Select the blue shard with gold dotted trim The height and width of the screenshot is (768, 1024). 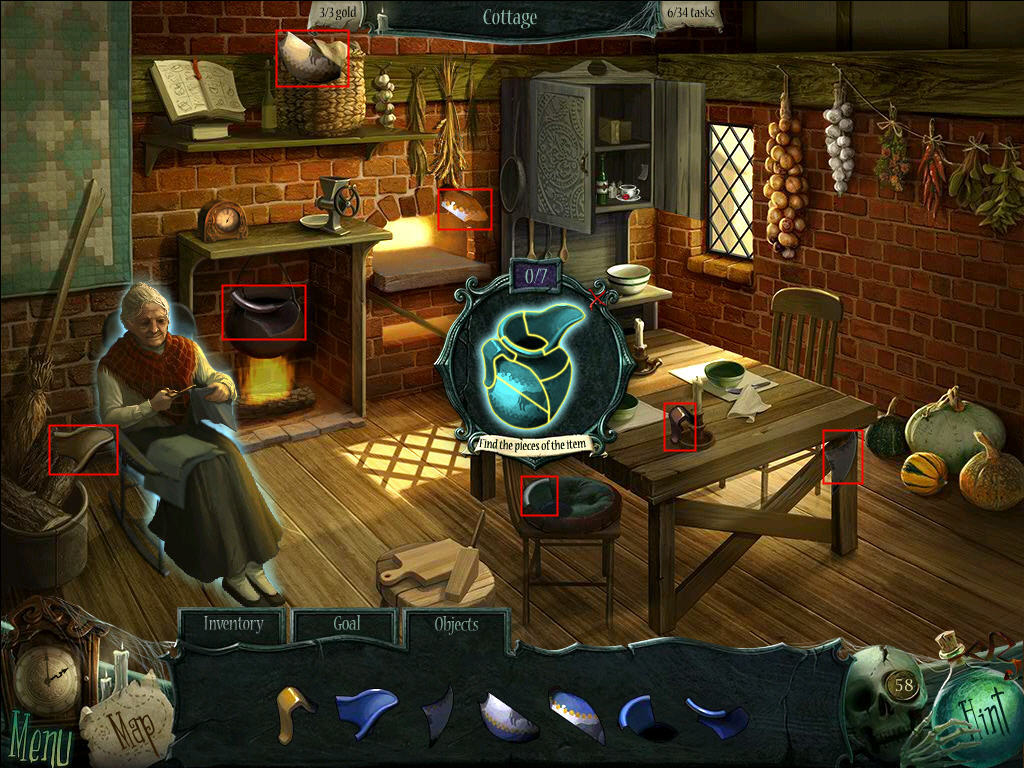click(576, 716)
